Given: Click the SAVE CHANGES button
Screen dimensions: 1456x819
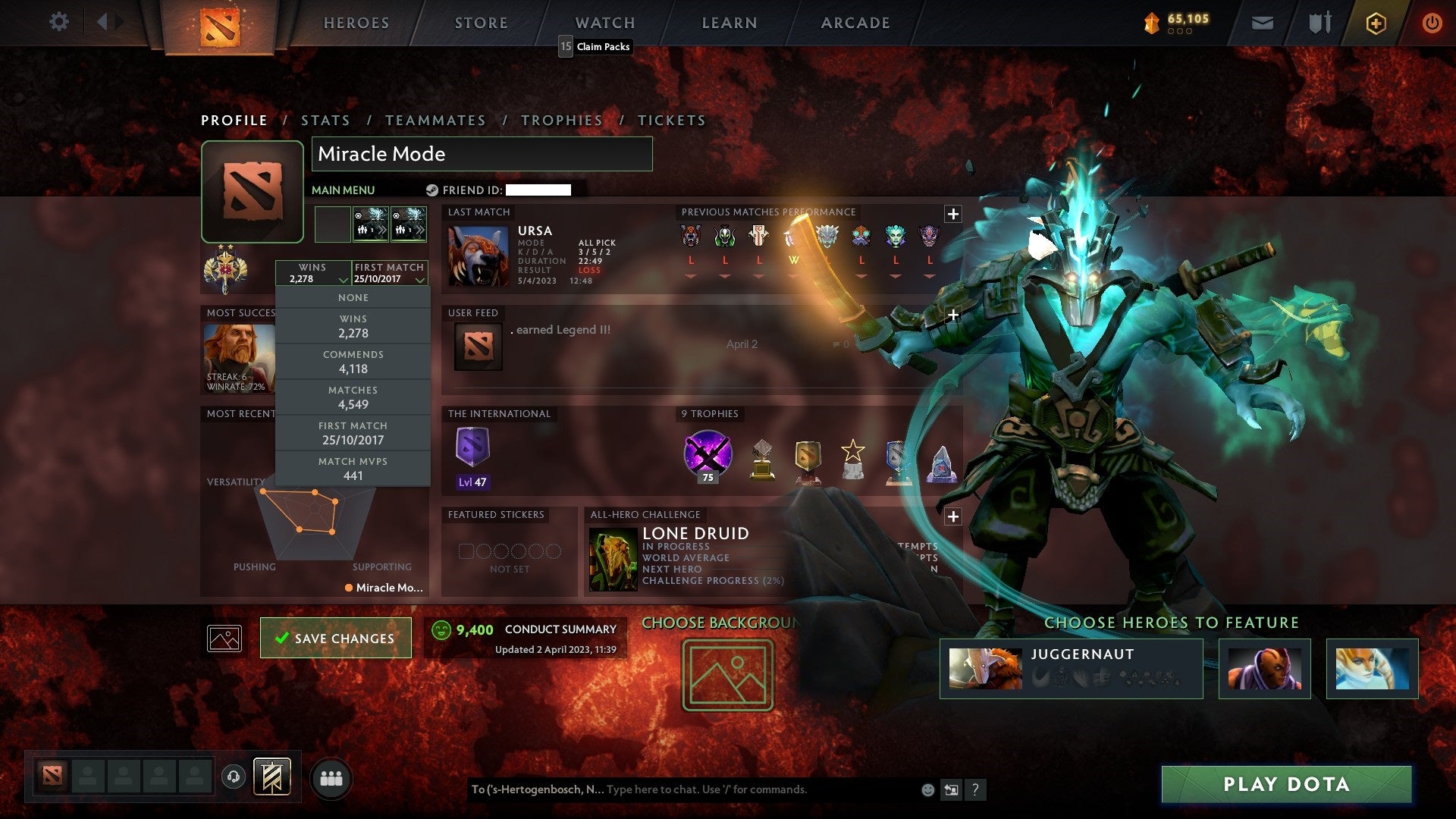Looking at the screenshot, I should tap(335, 638).
